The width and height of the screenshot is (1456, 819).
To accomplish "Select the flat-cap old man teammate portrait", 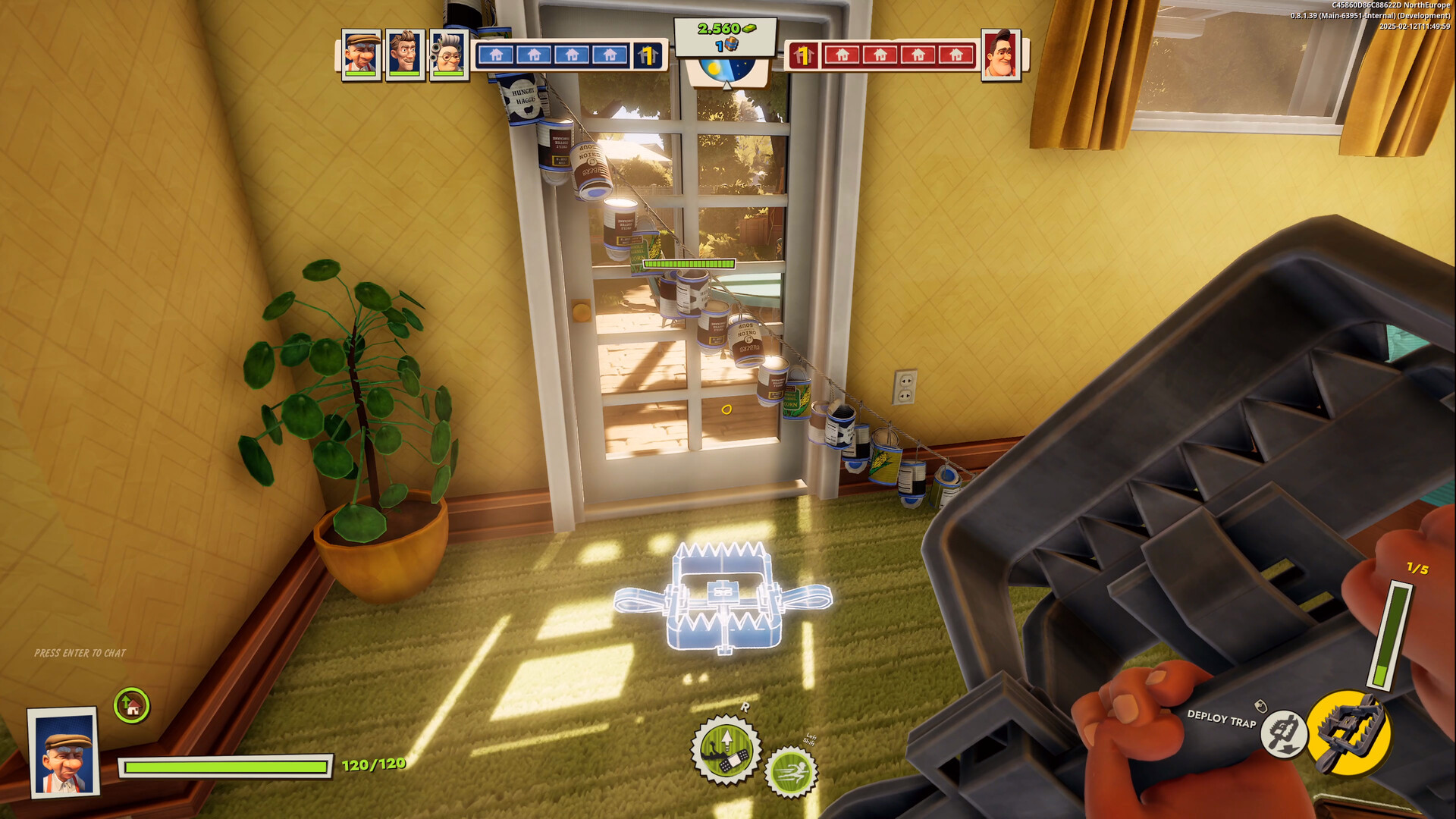I will 361,54.
